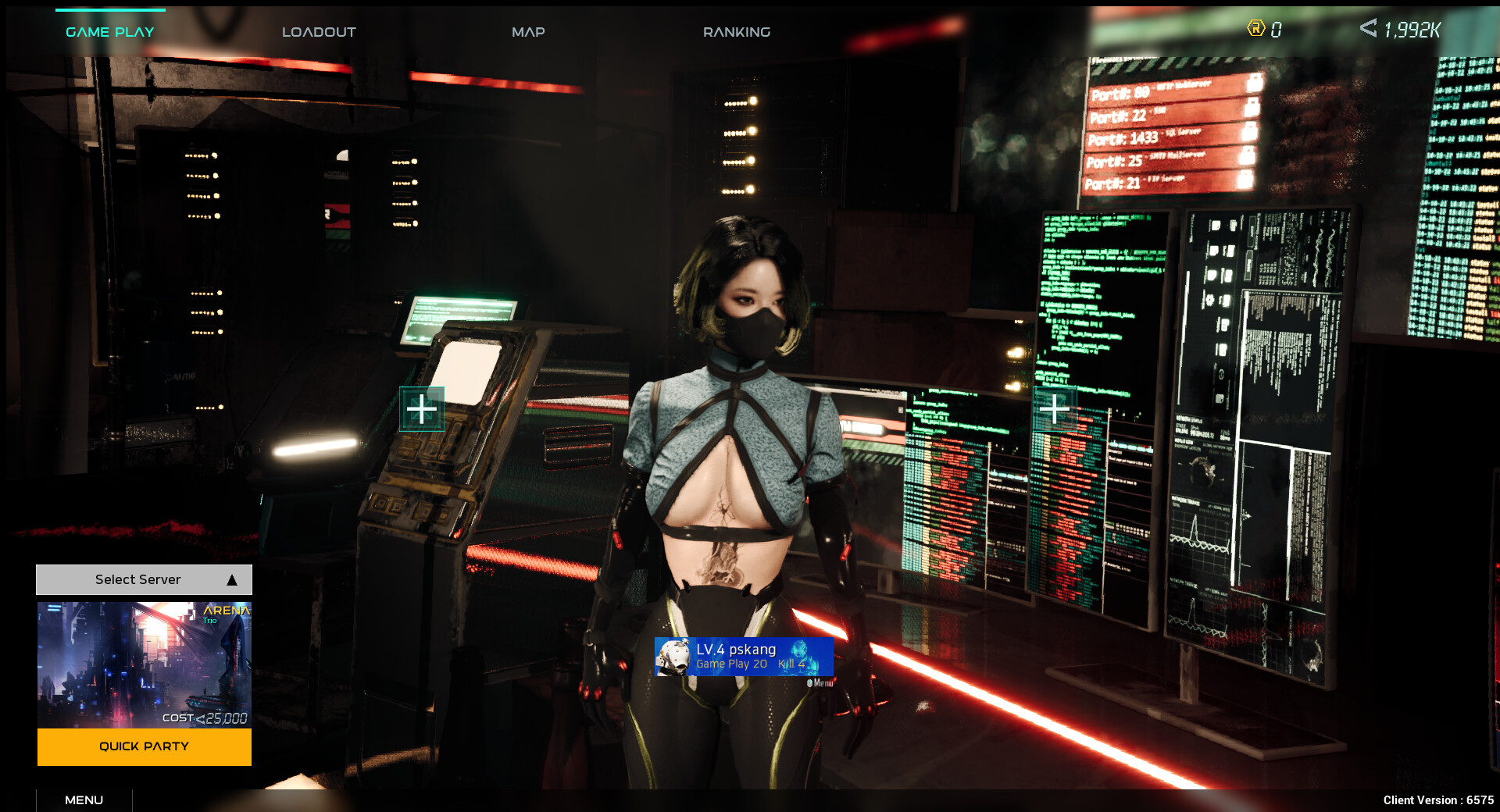The height and width of the screenshot is (812, 1500).
Task: Go to the Map tab
Action: 528,32
